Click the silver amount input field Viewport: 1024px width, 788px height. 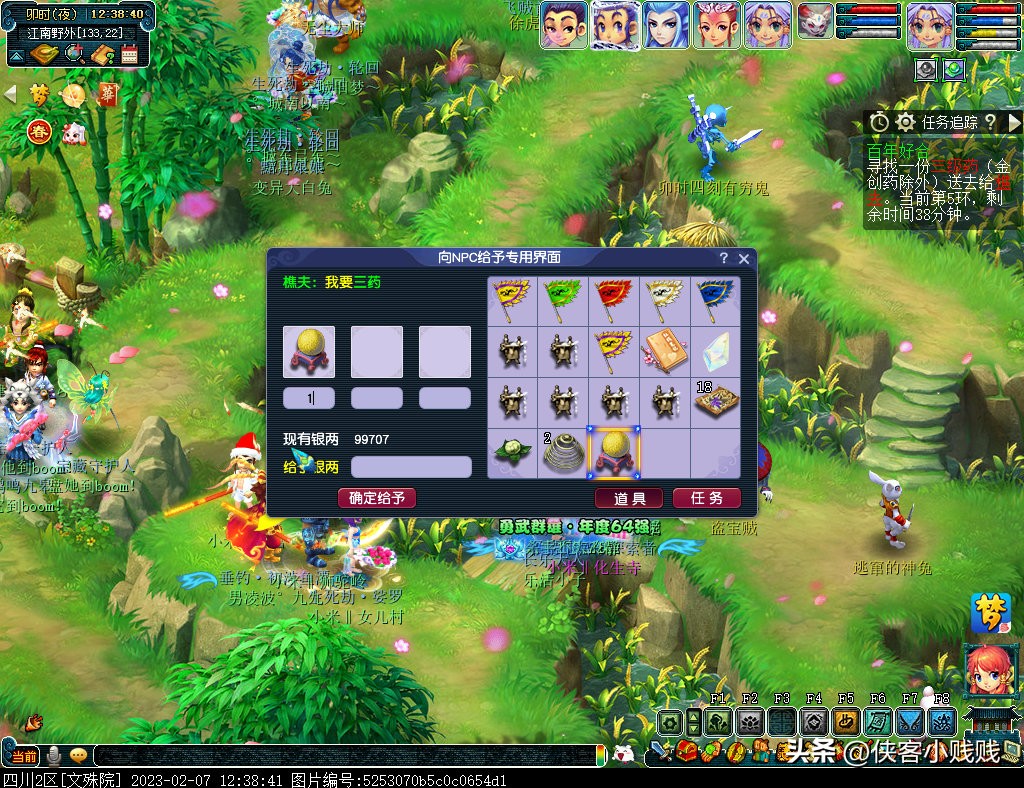411,467
